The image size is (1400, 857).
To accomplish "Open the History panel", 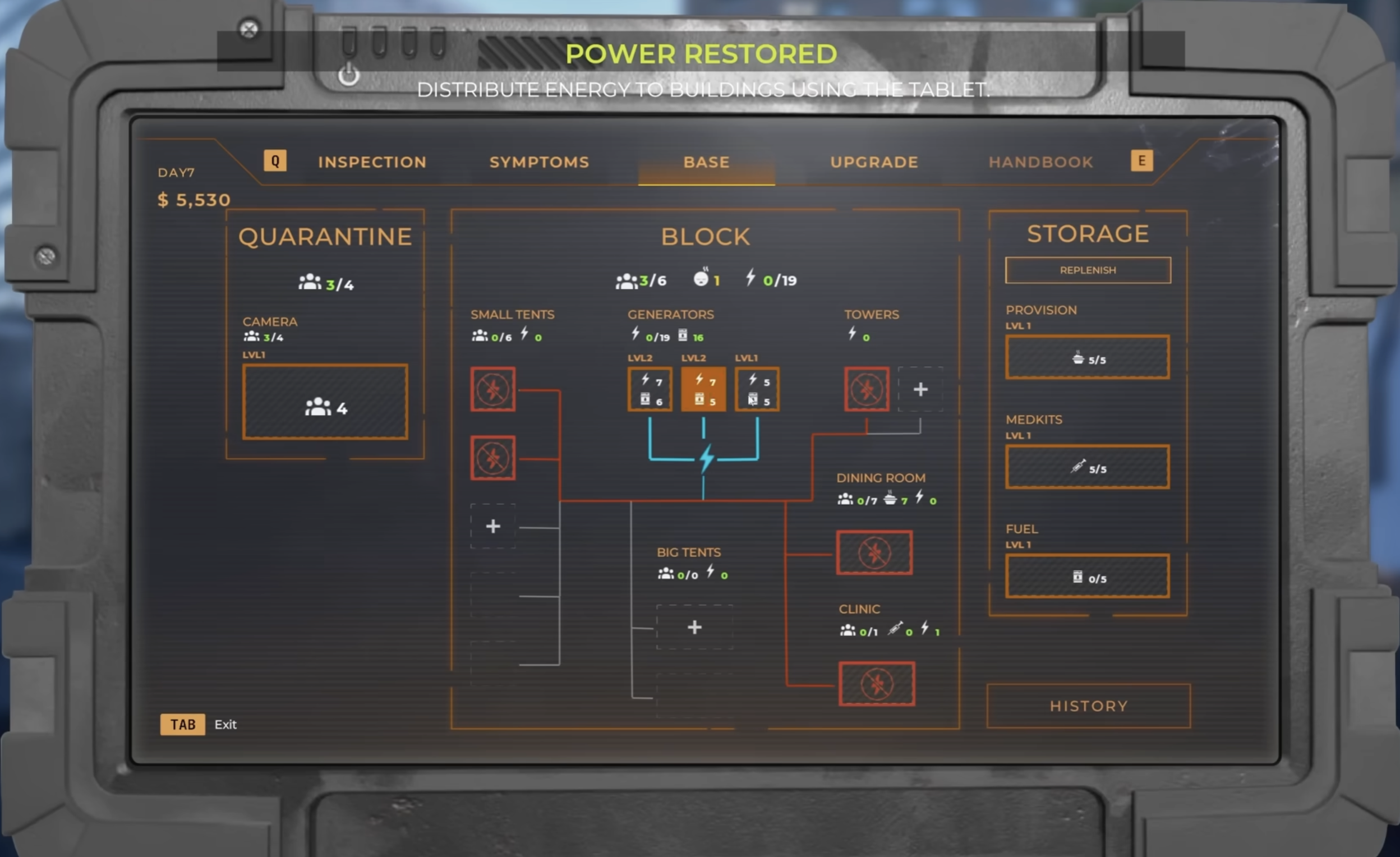I will pyautogui.click(x=1087, y=706).
